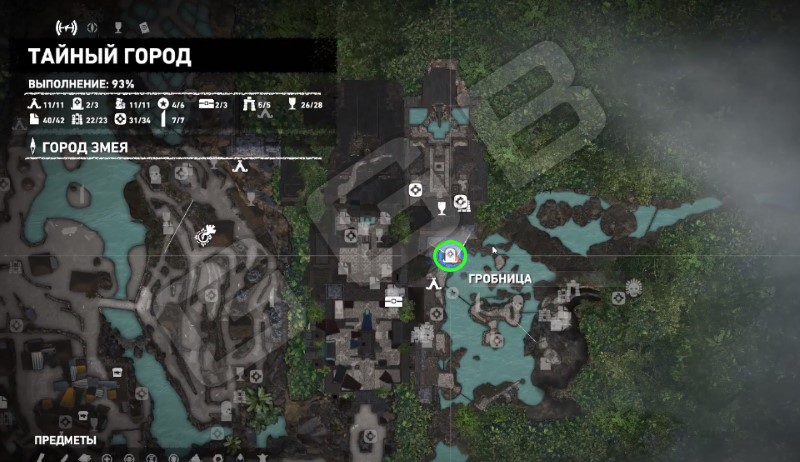Select the green-circled tomb marker
The height and width of the screenshot is (462, 800).
tap(450, 256)
